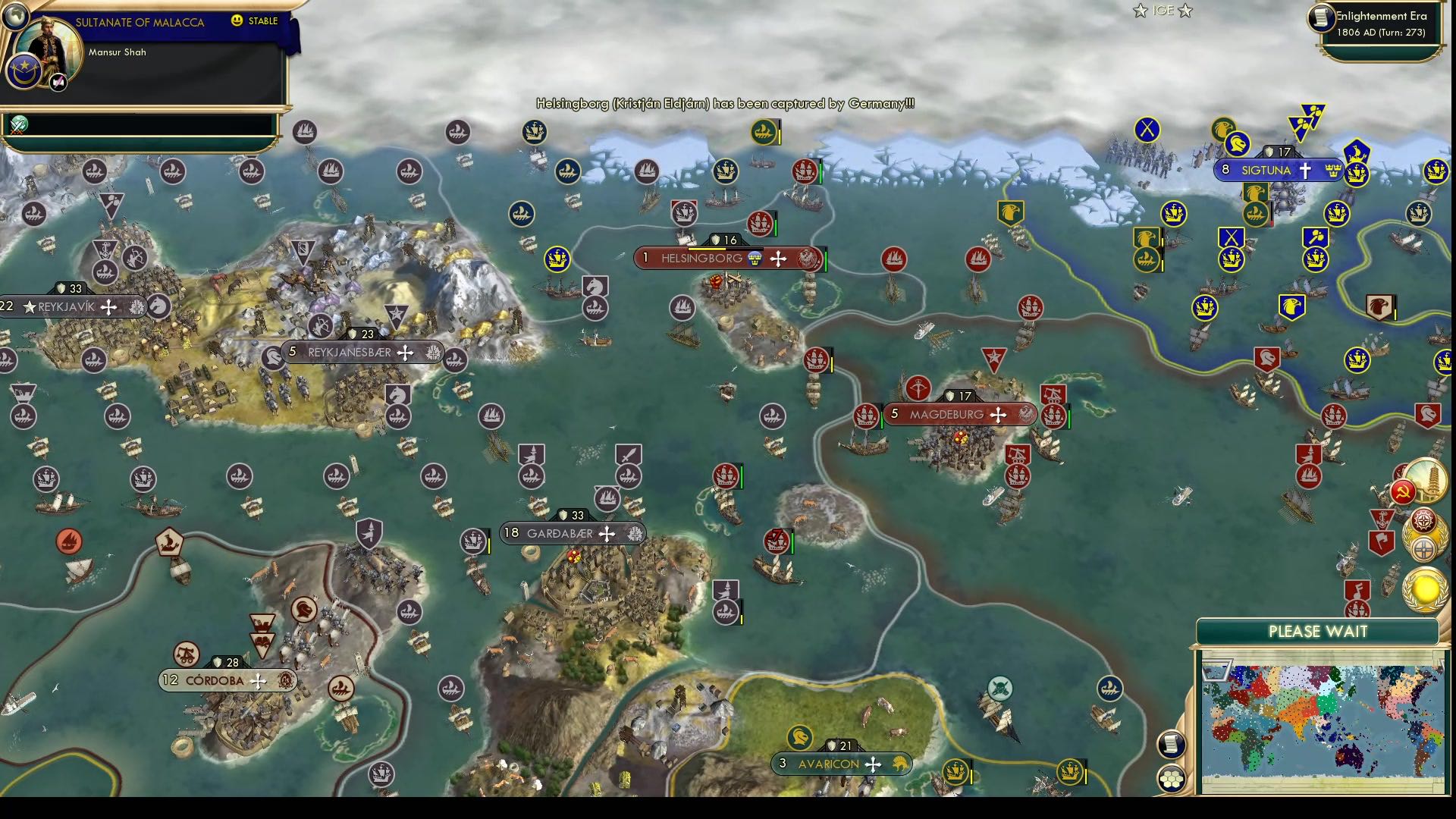Select the Córdoba city banner
This screenshot has height=819, width=1456.
click(215, 680)
